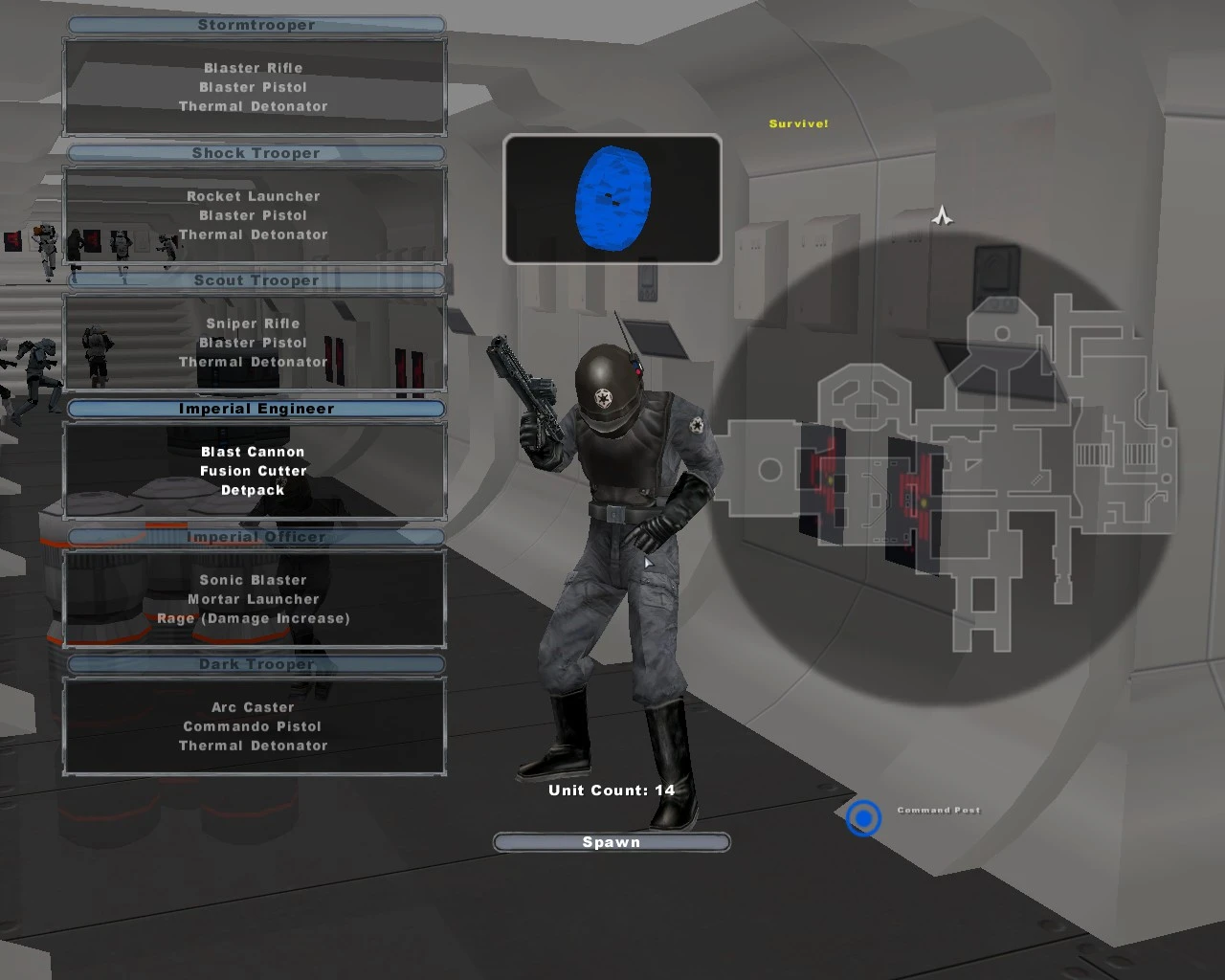Switch to the Dark Trooper class
The width and height of the screenshot is (1225, 980).
point(254,664)
